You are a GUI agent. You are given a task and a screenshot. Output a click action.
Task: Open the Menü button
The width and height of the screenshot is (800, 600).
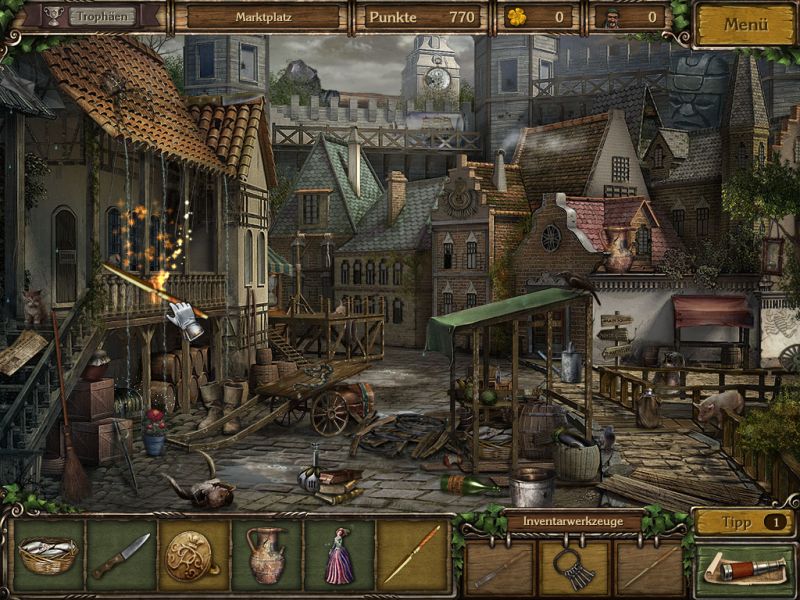pyautogui.click(x=746, y=24)
